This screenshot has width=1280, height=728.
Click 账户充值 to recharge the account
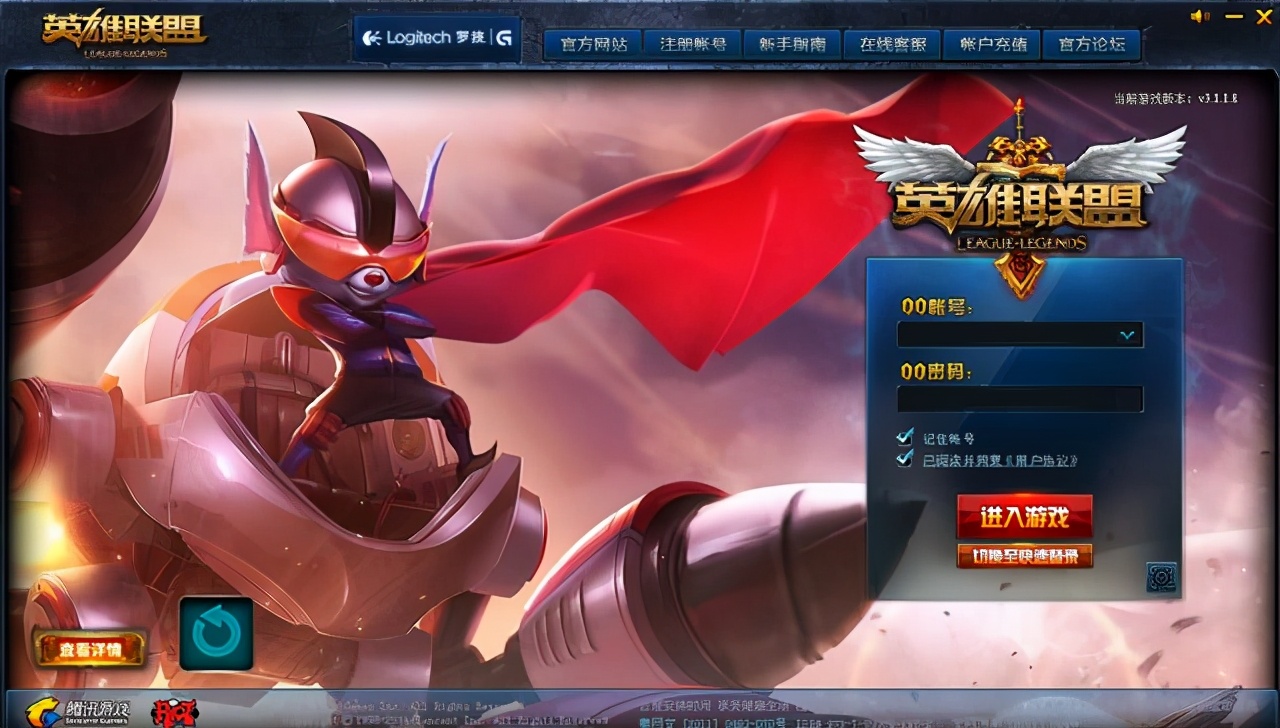tap(992, 44)
